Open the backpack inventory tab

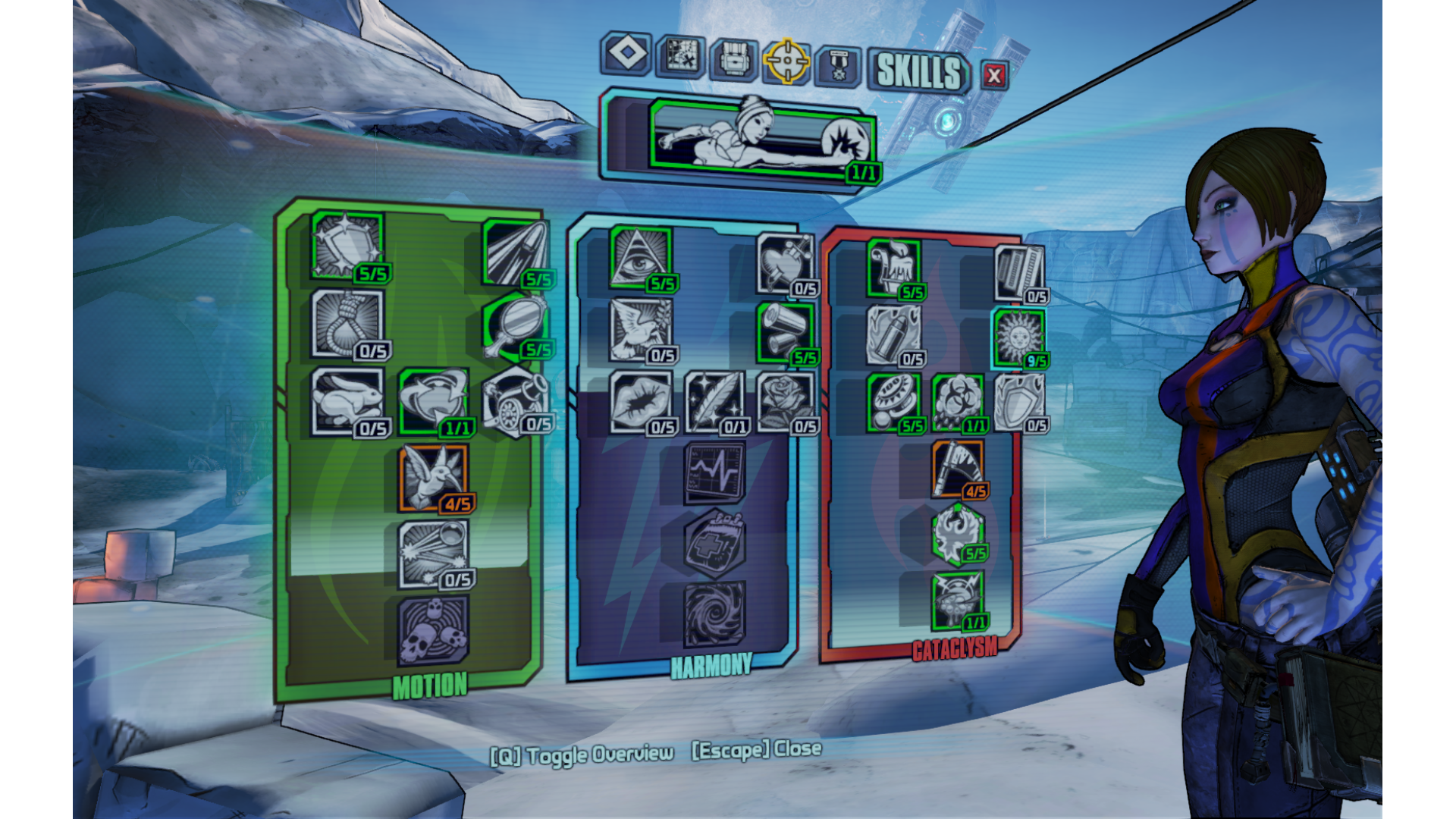733,59
